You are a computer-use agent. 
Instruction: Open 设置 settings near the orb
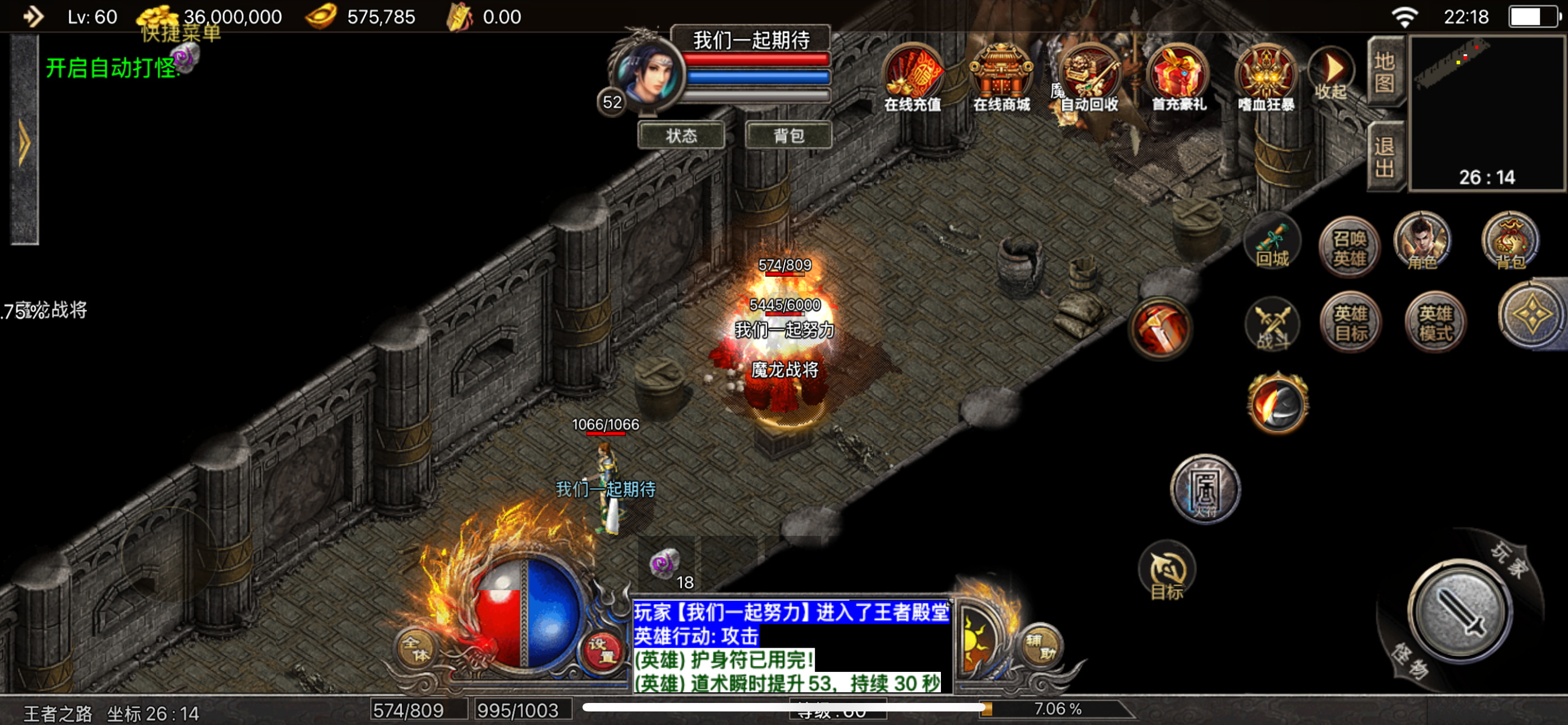(601, 649)
